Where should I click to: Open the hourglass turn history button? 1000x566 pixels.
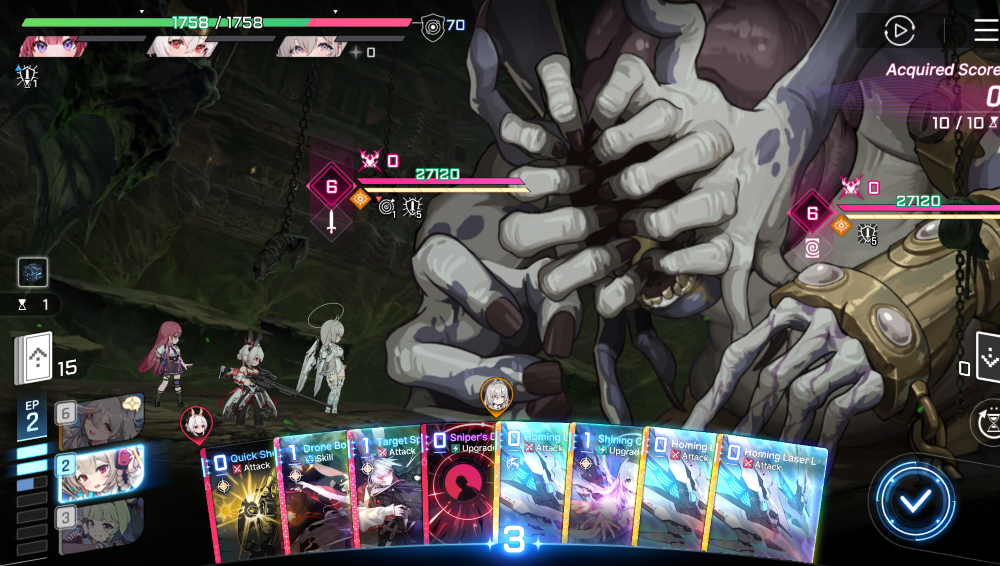pyautogui.click(x=987, y=422)
